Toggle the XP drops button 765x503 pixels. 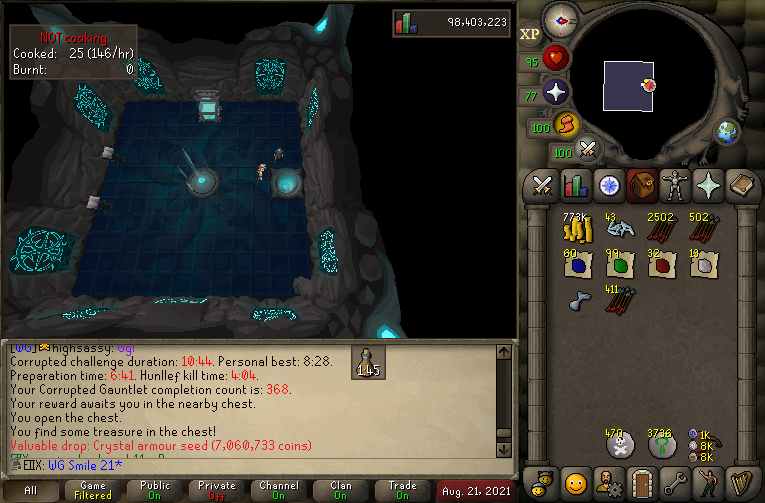click(x=530, y=34)
